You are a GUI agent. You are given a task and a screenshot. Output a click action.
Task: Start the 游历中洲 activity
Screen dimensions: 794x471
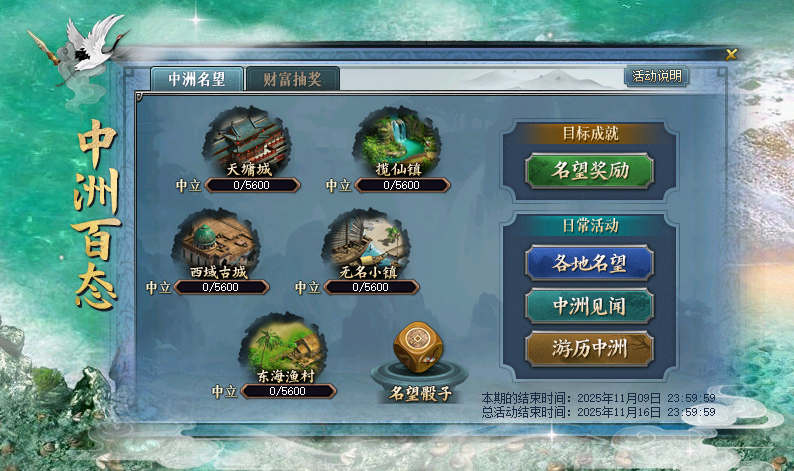(590, 348)
